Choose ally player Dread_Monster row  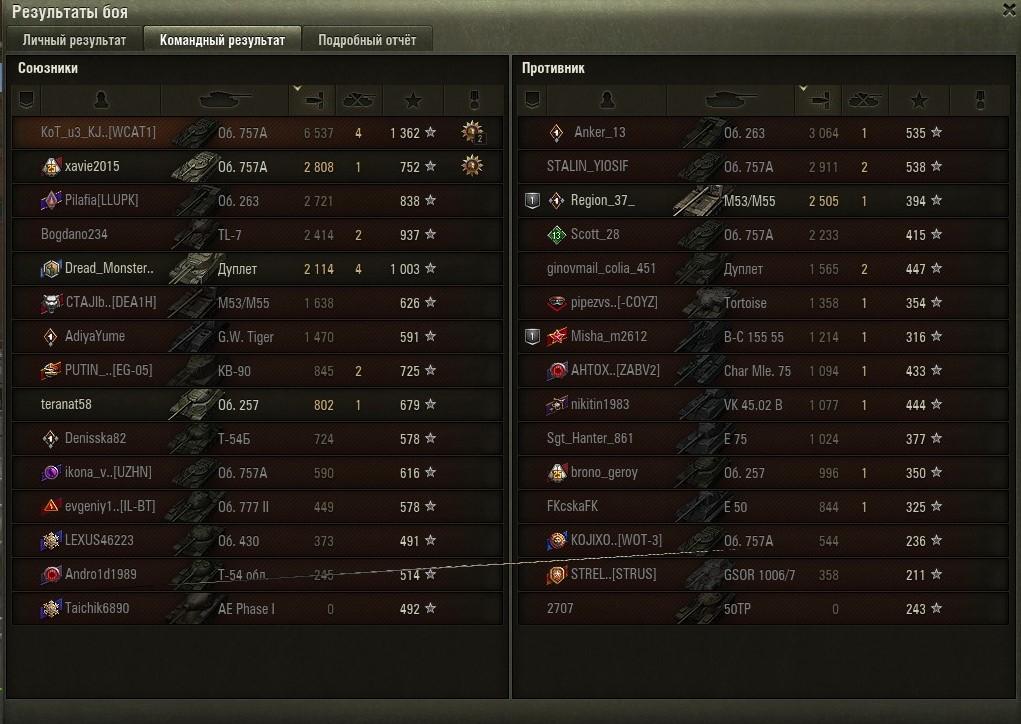(x=109, y=269)
